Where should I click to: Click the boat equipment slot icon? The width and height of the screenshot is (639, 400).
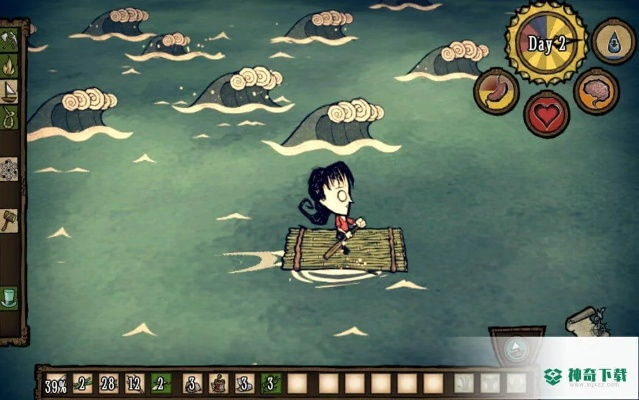(x=516, y=349)
